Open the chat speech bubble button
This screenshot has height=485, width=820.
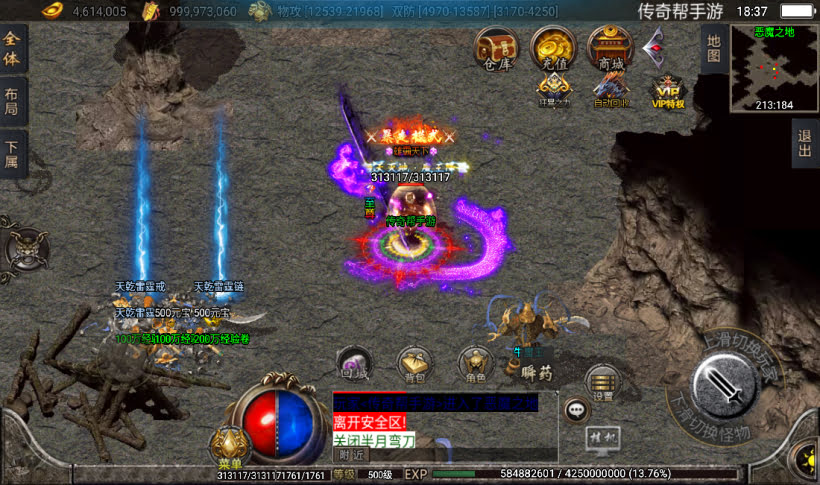tap(576, 409)
